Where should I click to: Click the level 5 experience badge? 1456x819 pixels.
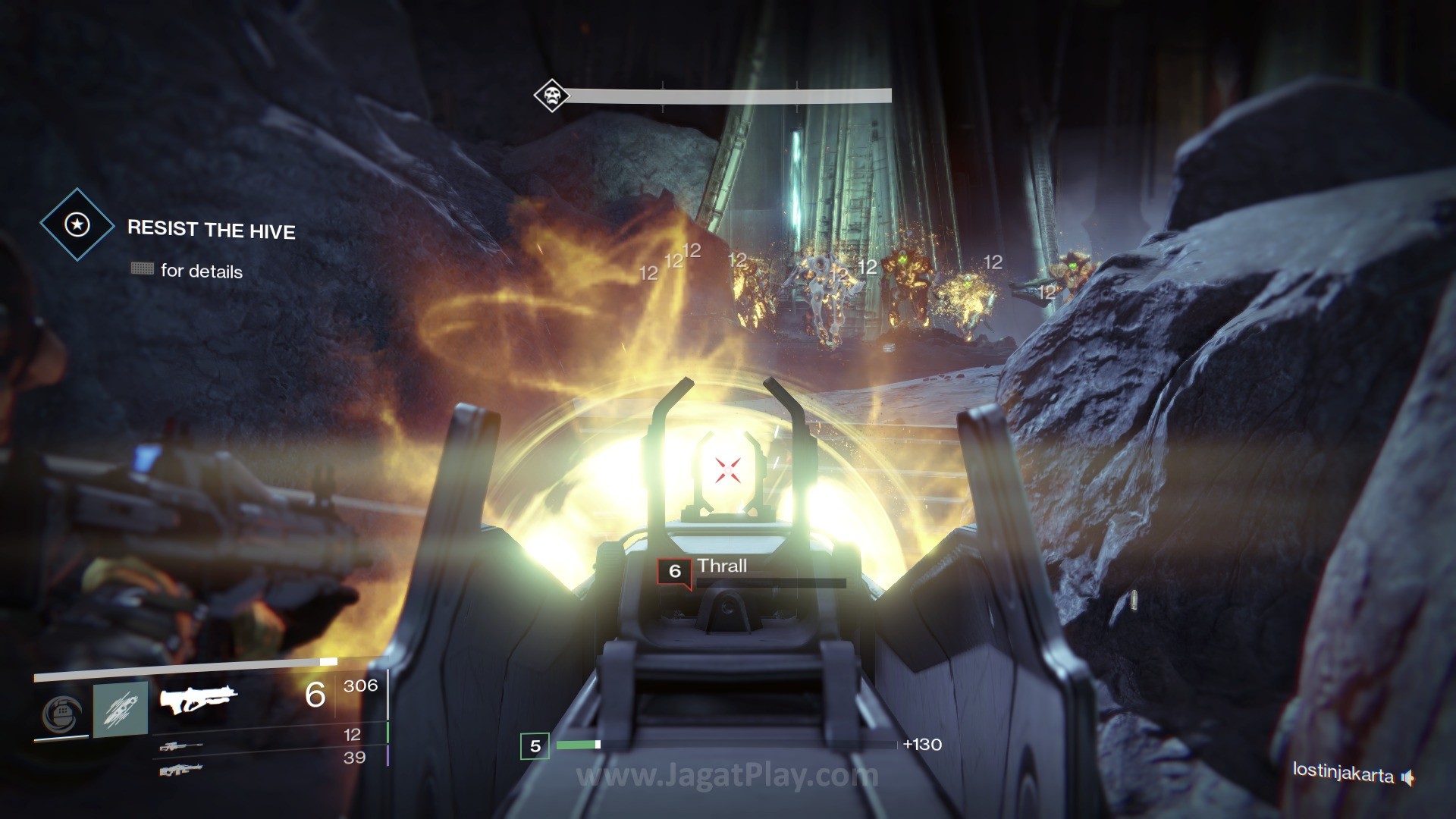click(535, 746)
